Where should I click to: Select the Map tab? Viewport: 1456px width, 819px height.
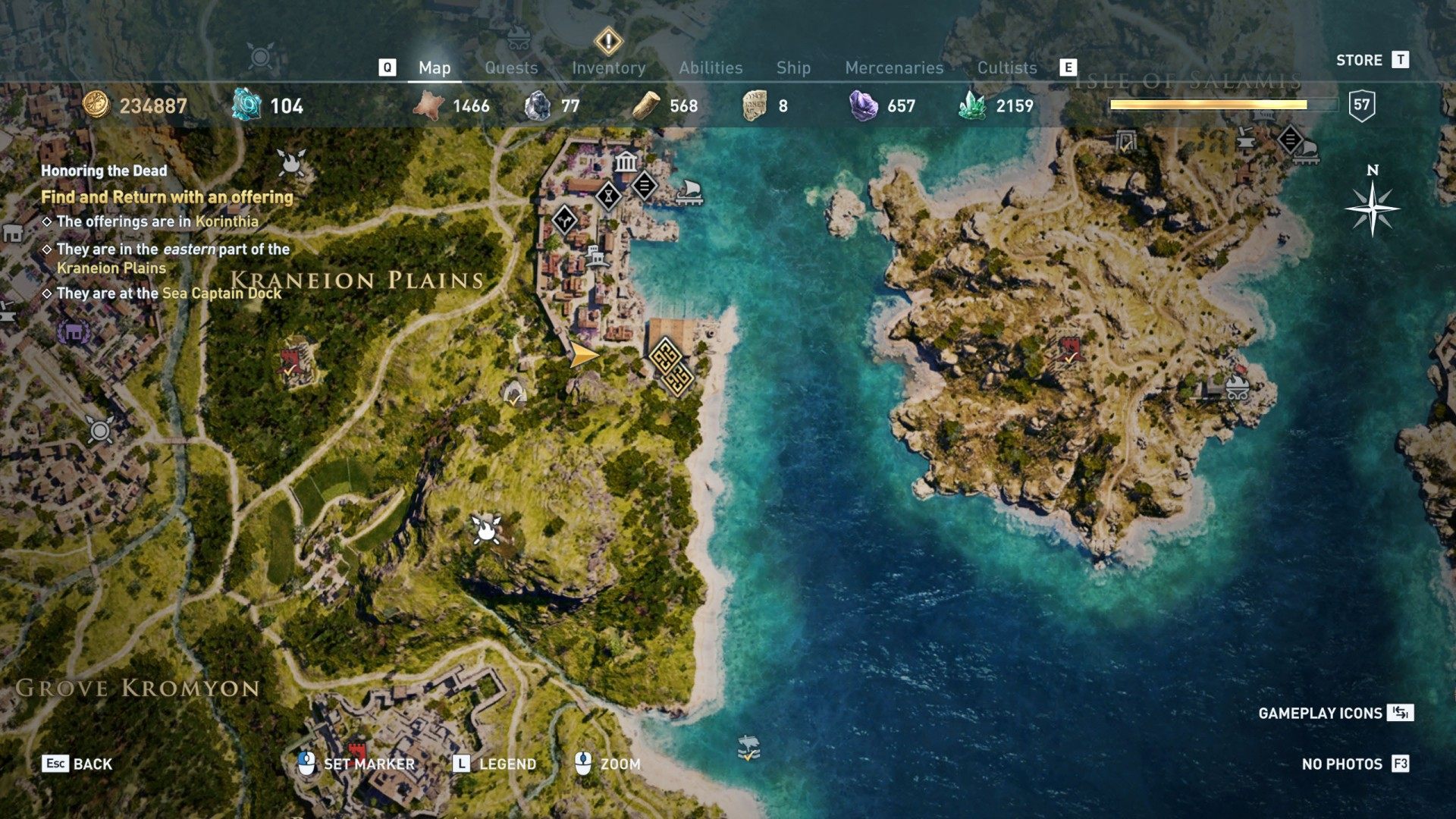[435, 68]
